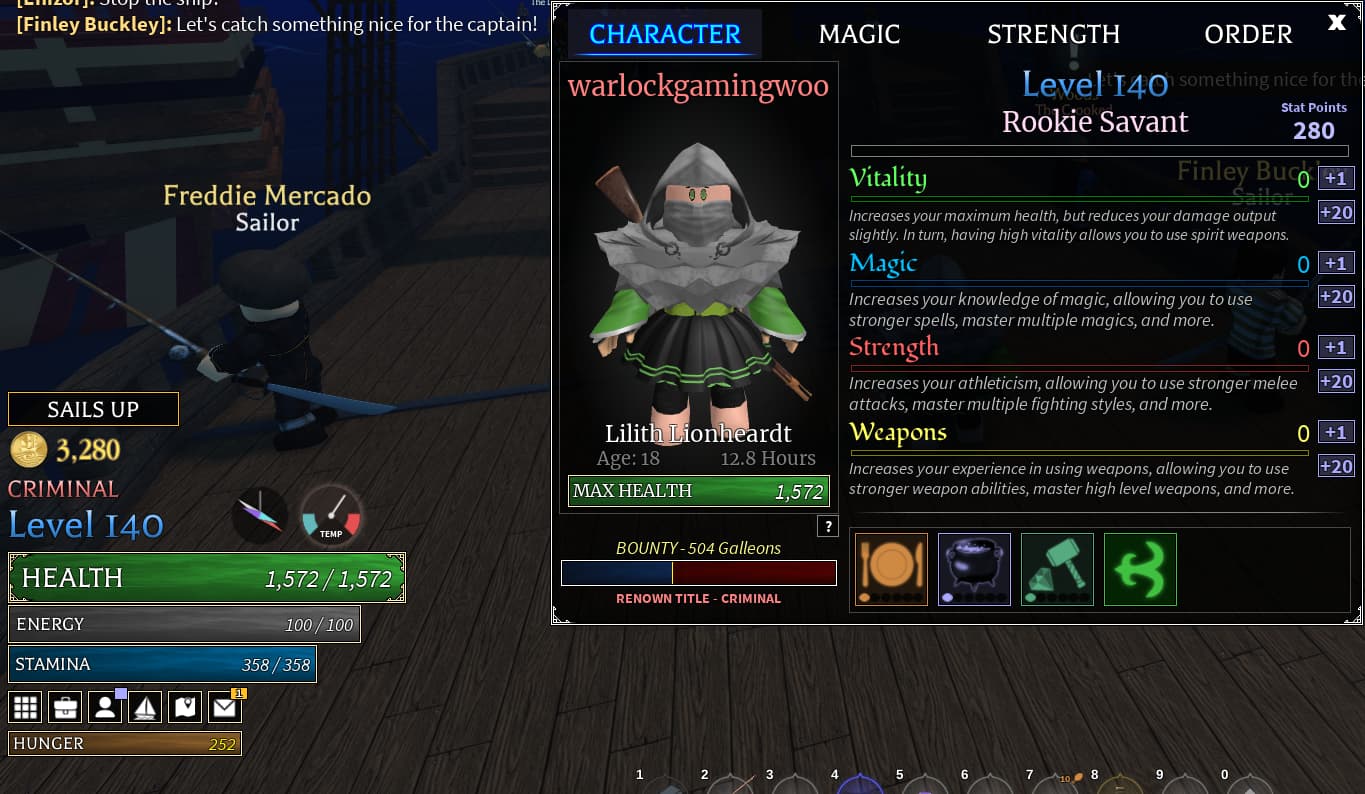Add 1 point to Vitality
1365x794 pixels.
(x=1335, y=178)
